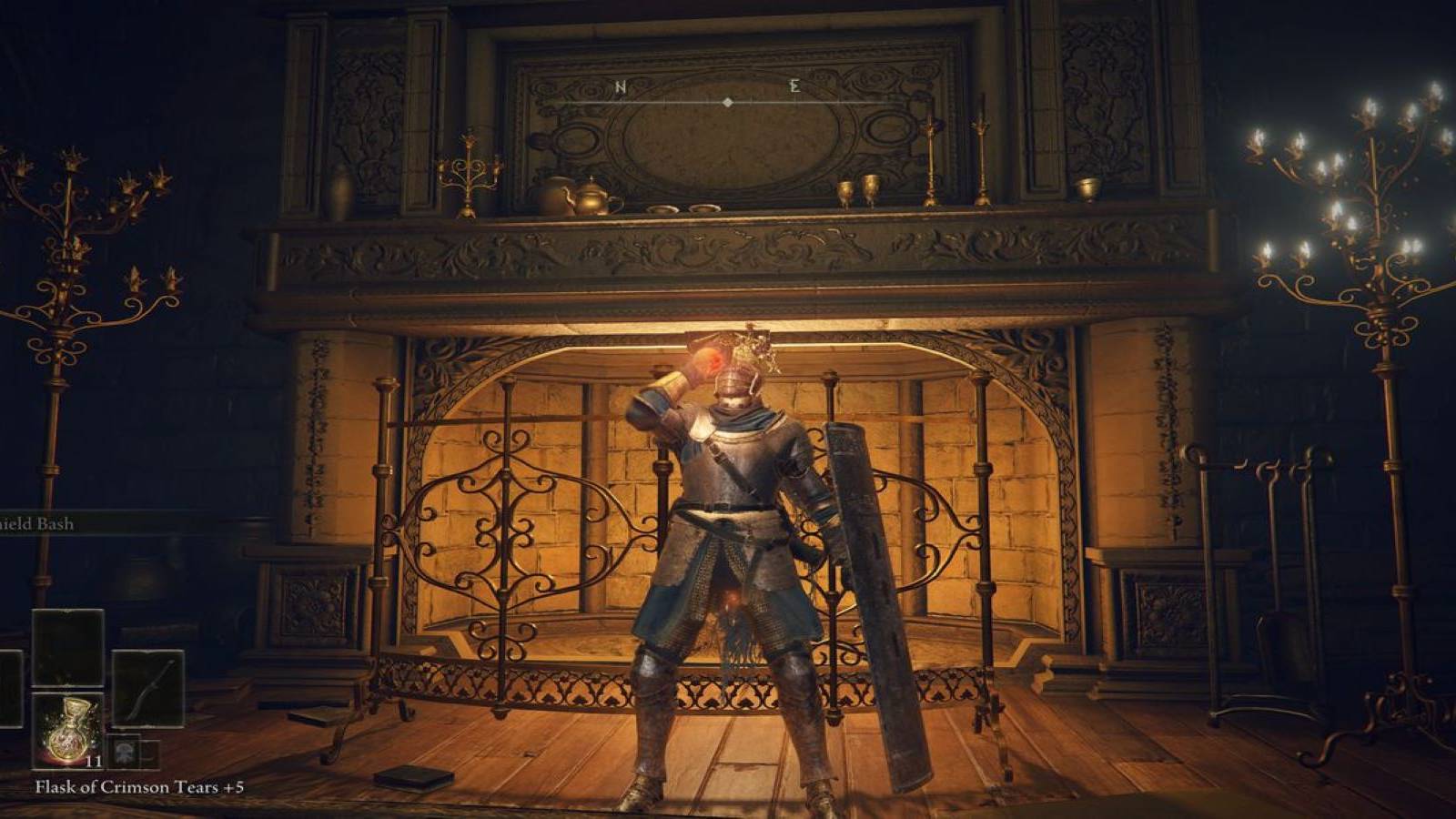
Task: Click the E marker on the compass
Action: pyautogui.click(x=794, y=87)
